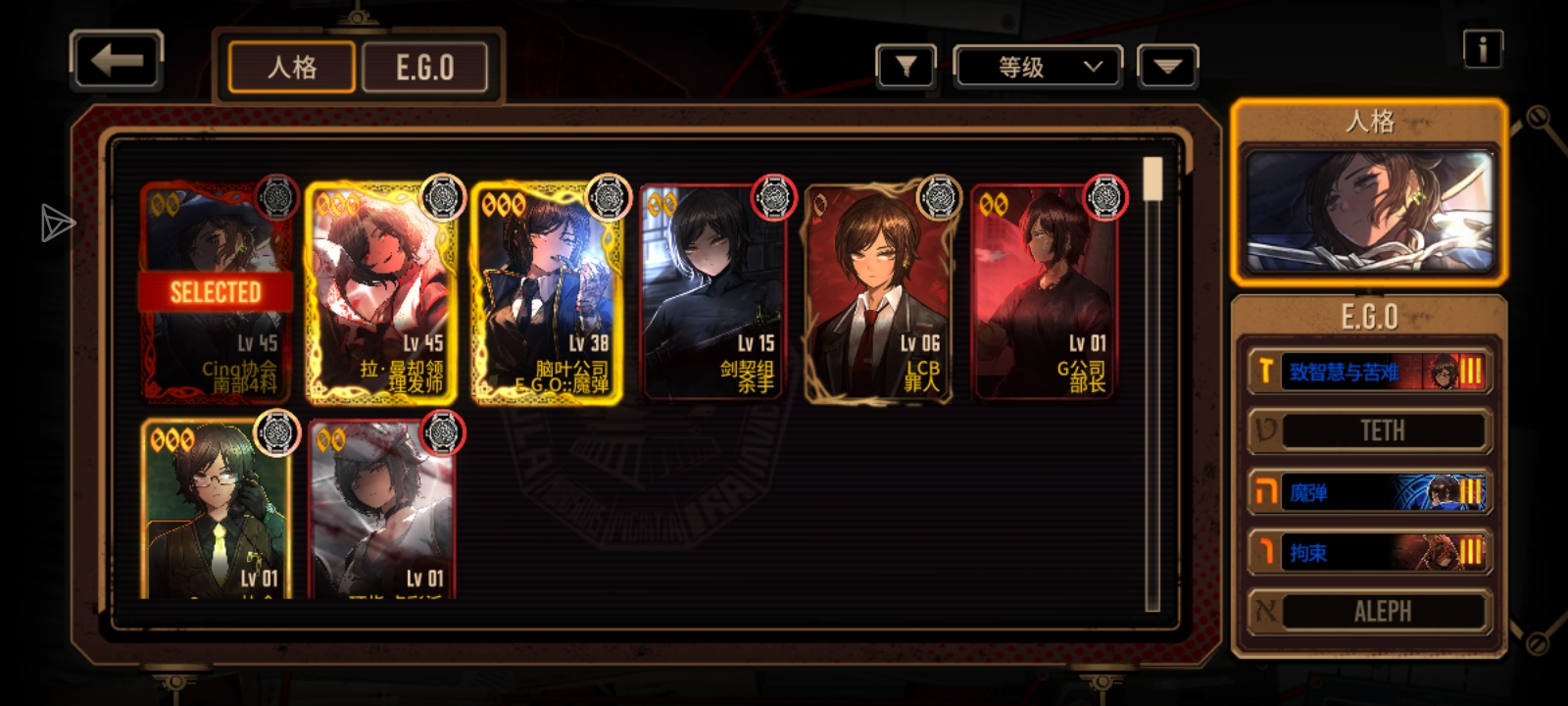Choose the 拘束 E.G.O slot
1568x706 pixels.
click(1369, 552)
